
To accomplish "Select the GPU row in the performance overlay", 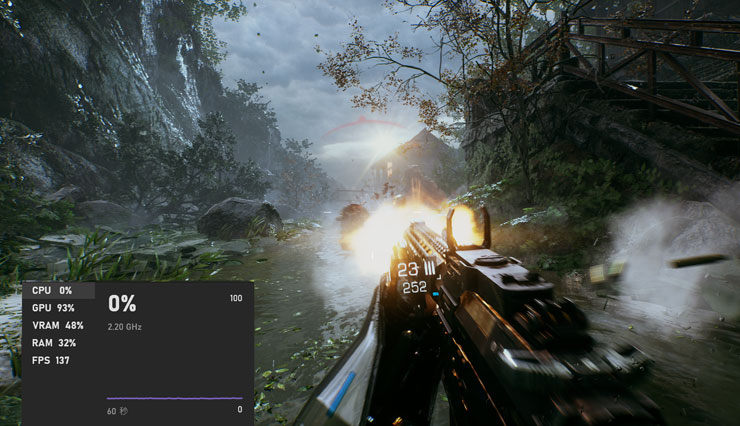I will [54, 308].
